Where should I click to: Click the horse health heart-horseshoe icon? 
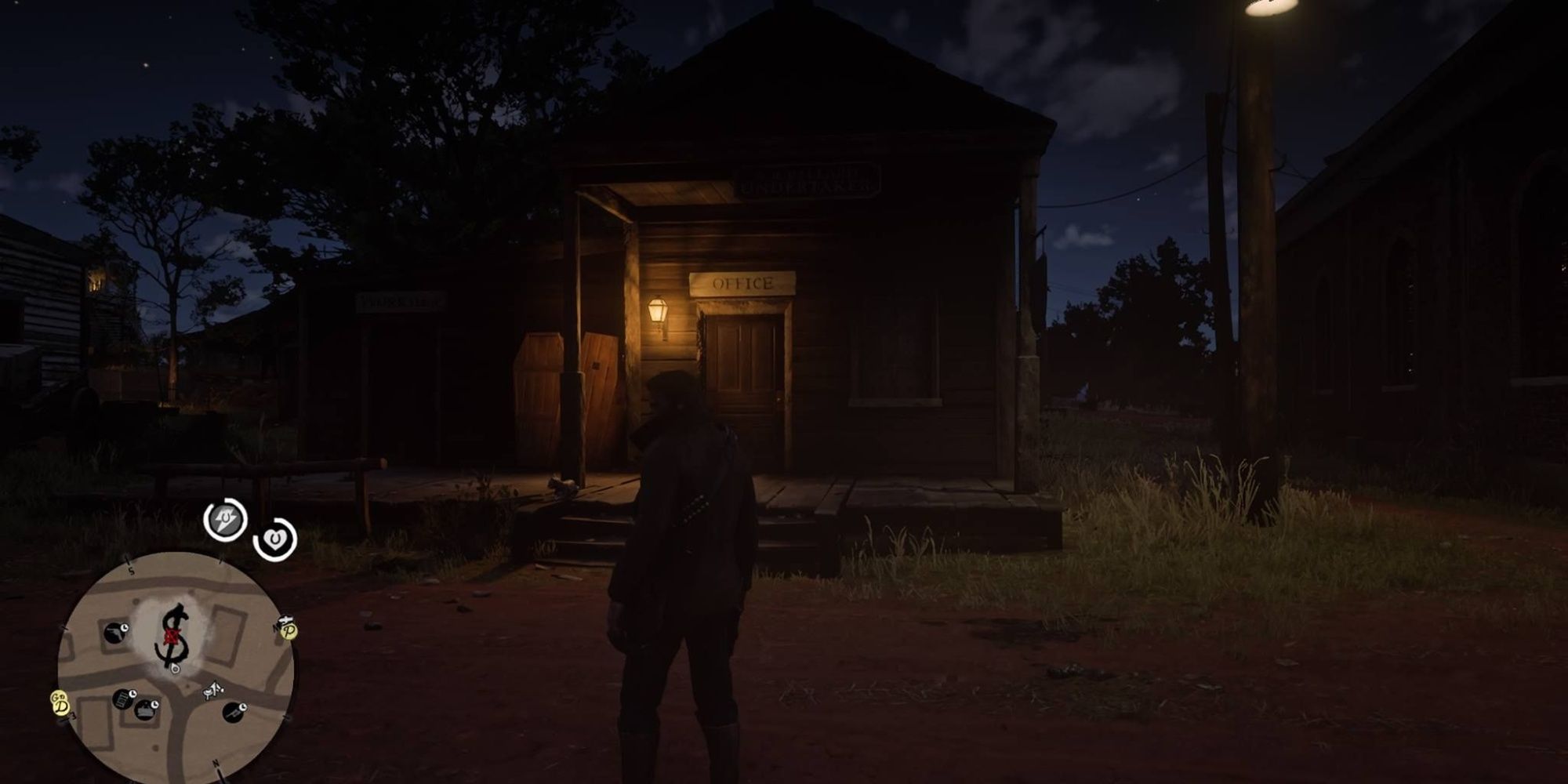(275, 538)
